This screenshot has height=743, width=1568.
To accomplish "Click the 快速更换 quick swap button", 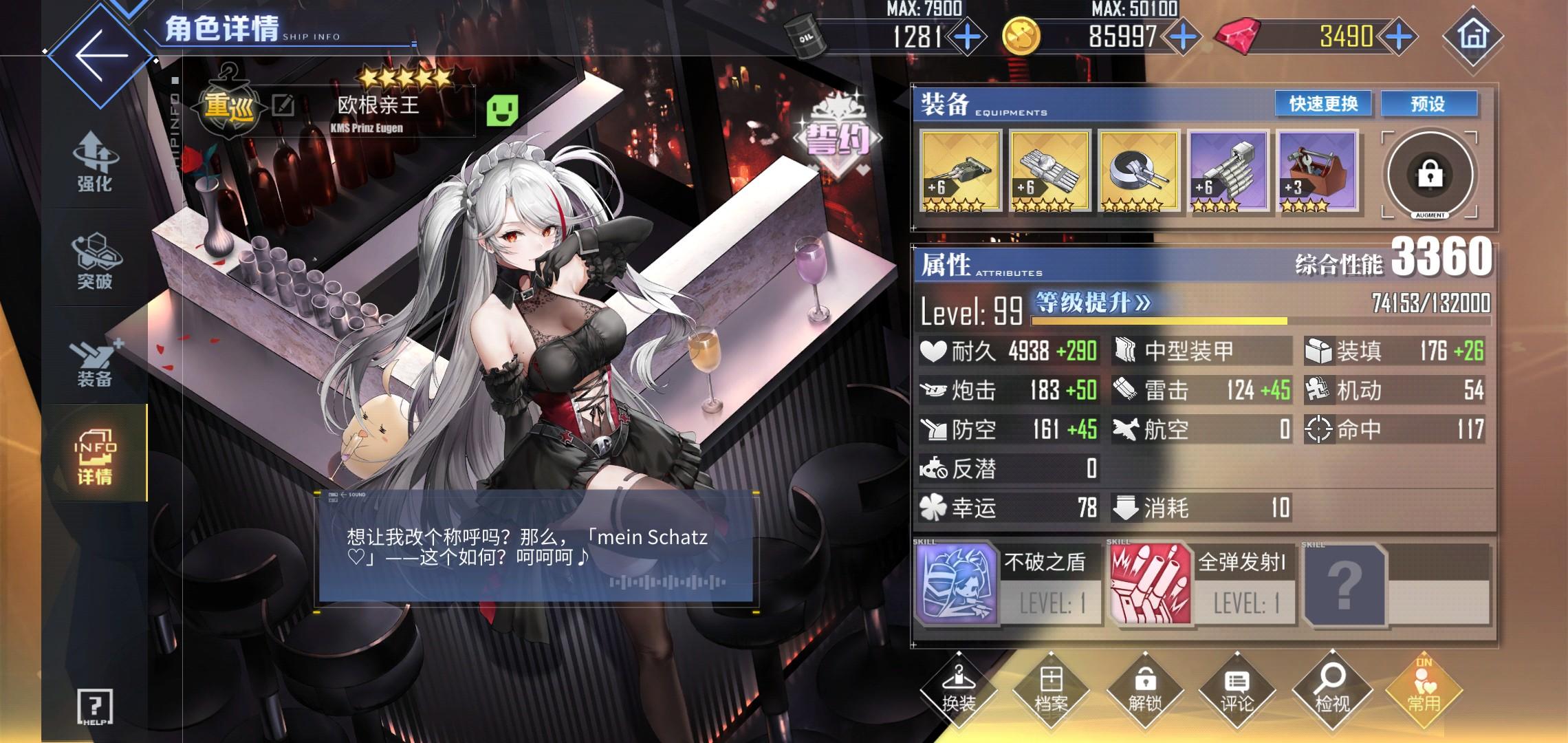I will click(x=1322, y=104).
